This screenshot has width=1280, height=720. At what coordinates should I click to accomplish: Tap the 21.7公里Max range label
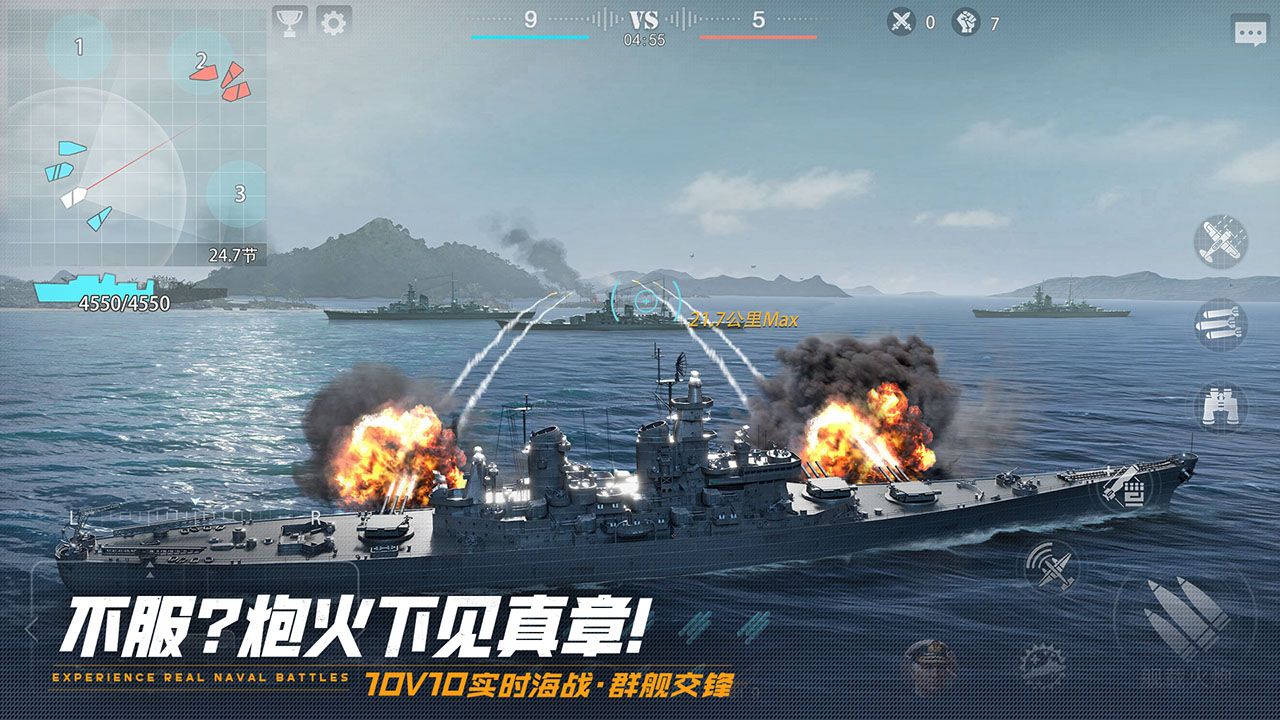click(744, 321)
